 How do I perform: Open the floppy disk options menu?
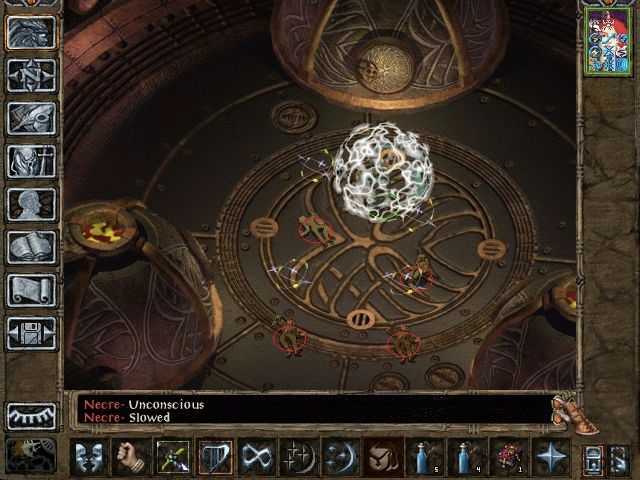pyautogui.click(x=31, y=333)
